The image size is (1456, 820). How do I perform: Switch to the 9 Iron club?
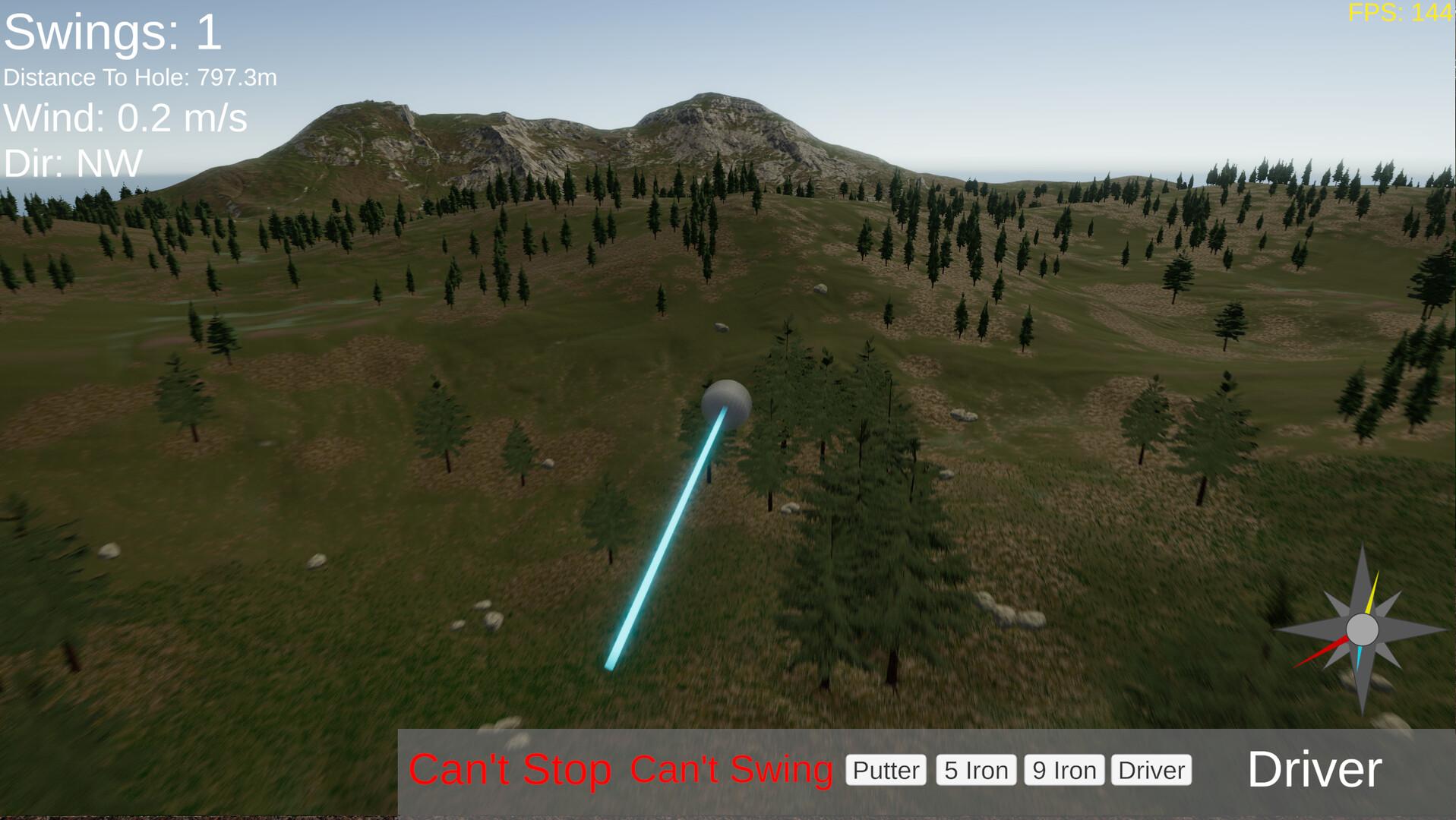(x=1063, y=770)
